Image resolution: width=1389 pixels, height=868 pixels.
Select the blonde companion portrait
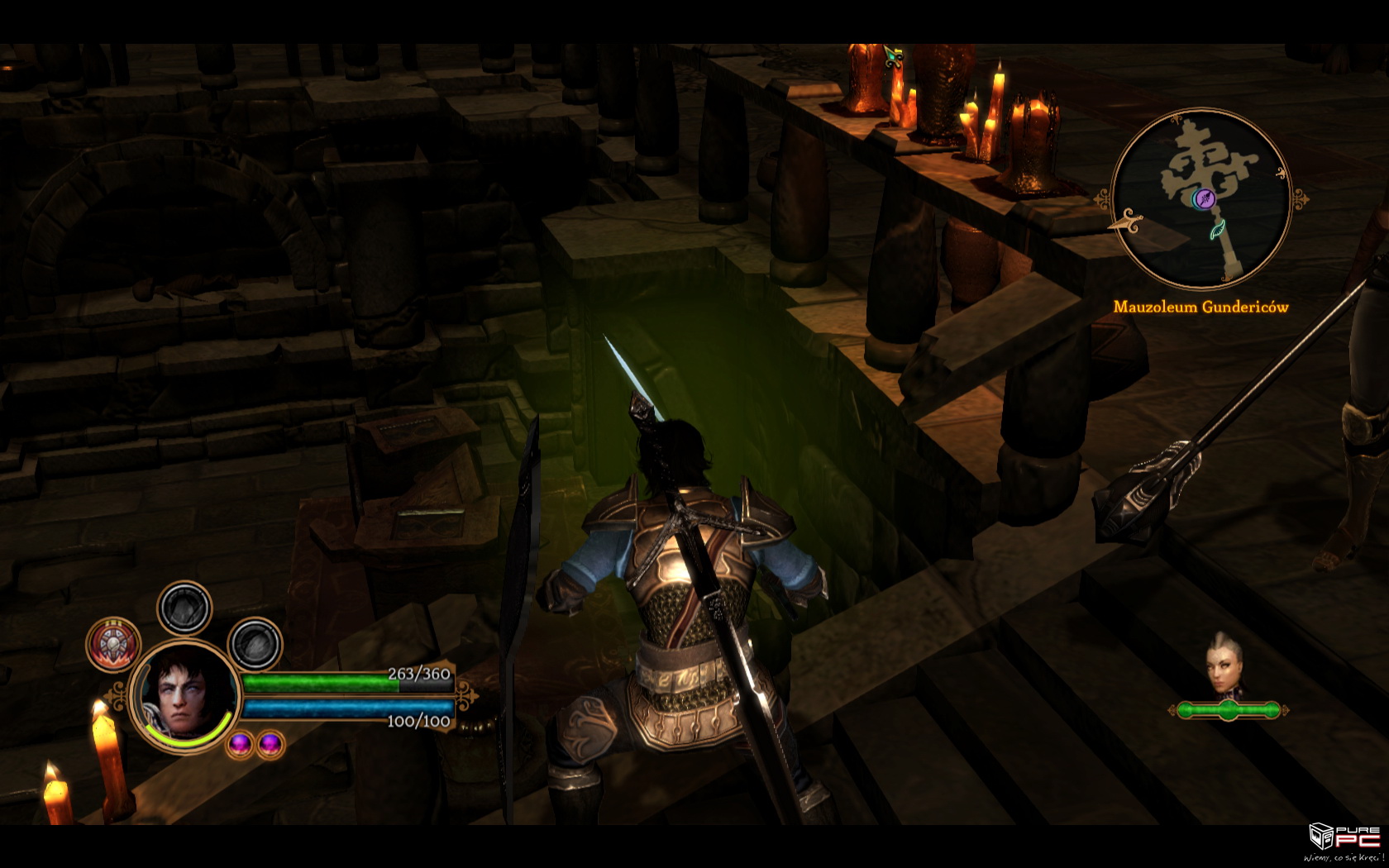1224,665
